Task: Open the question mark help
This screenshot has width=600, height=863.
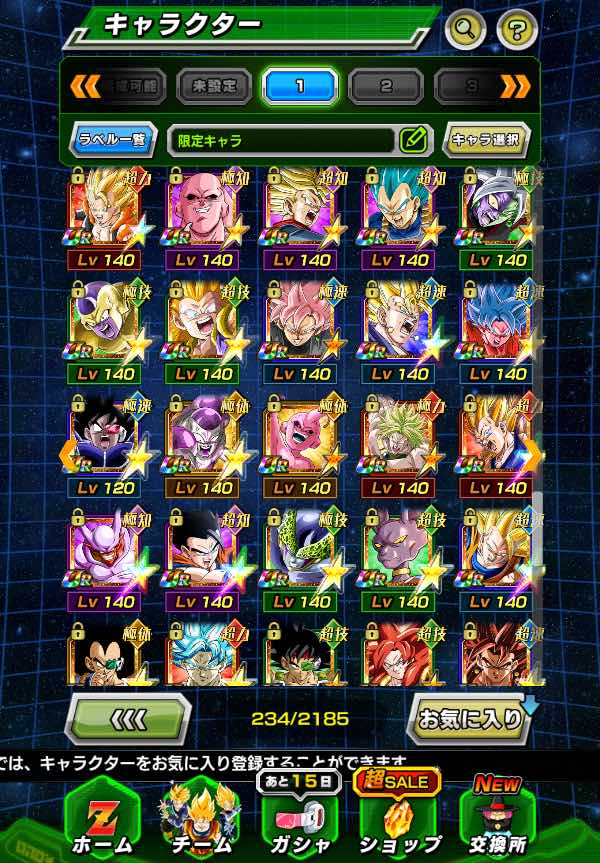Action: 516,28
